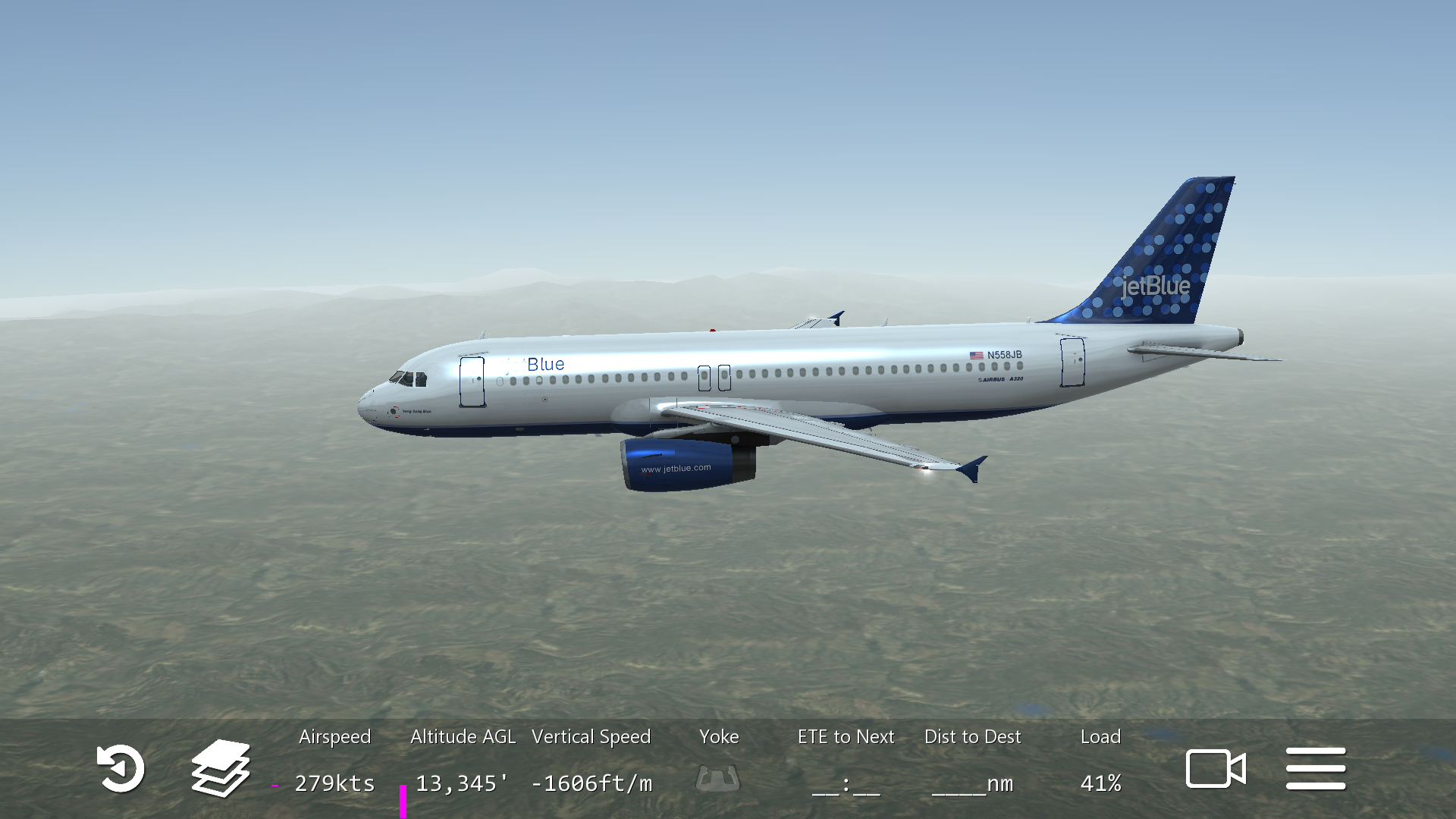Open the stacked layers menu

(x=221, y=768)
